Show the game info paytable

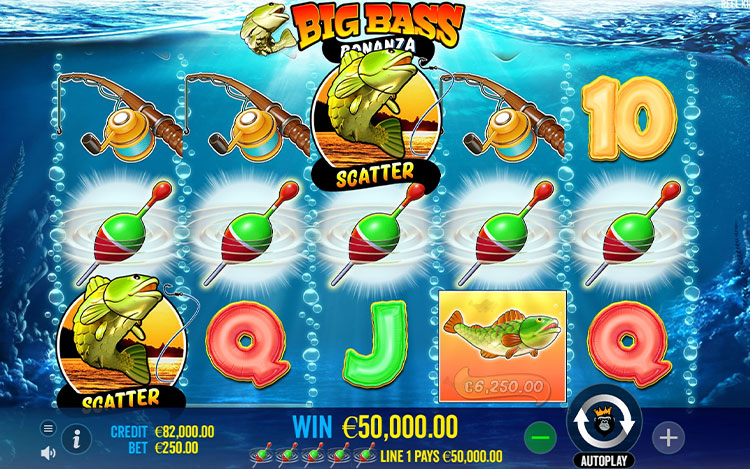coord(76,437)
